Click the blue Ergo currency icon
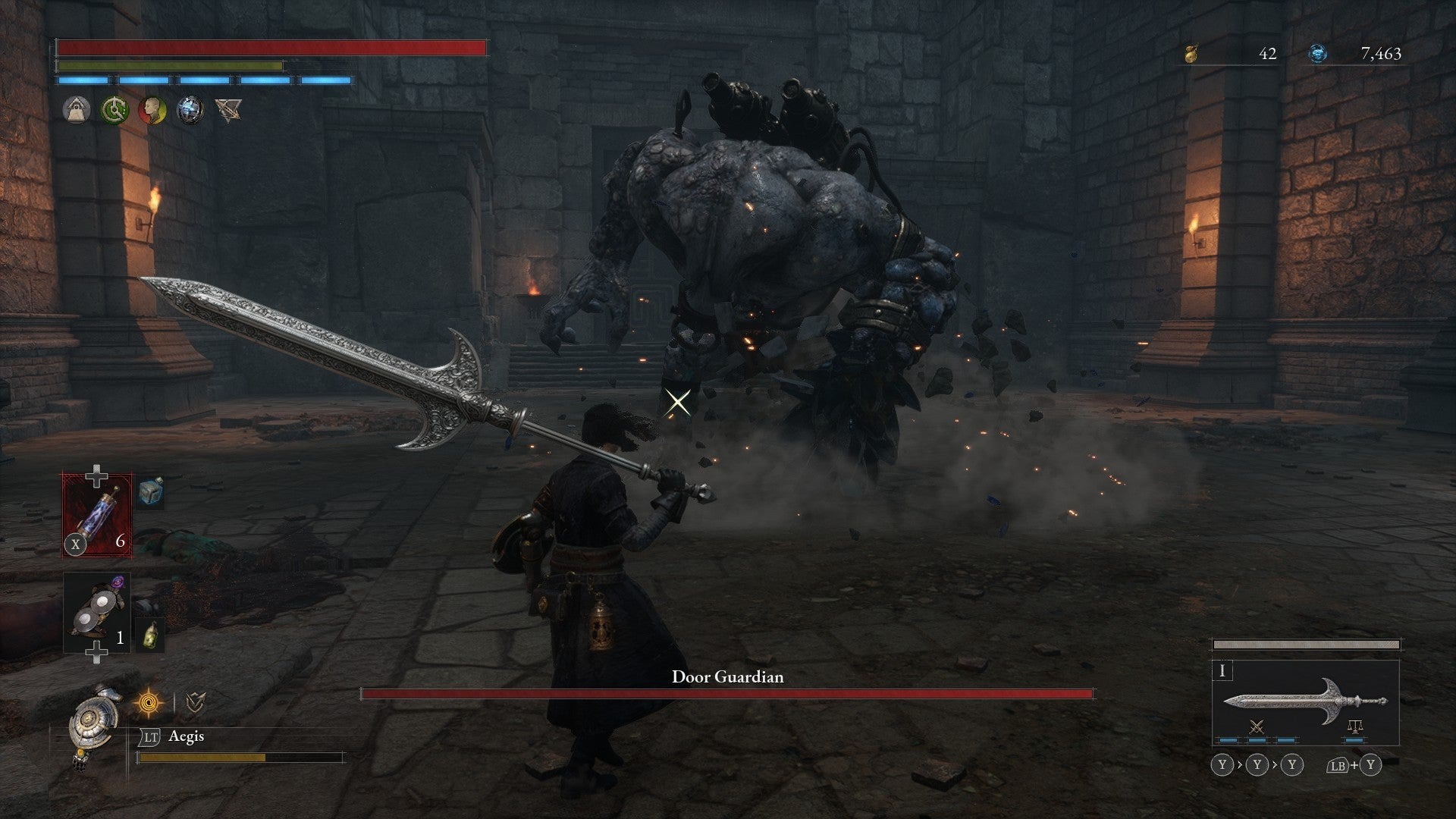The height and width of the screenshot is (819, 1456). tap(1318, 54)
